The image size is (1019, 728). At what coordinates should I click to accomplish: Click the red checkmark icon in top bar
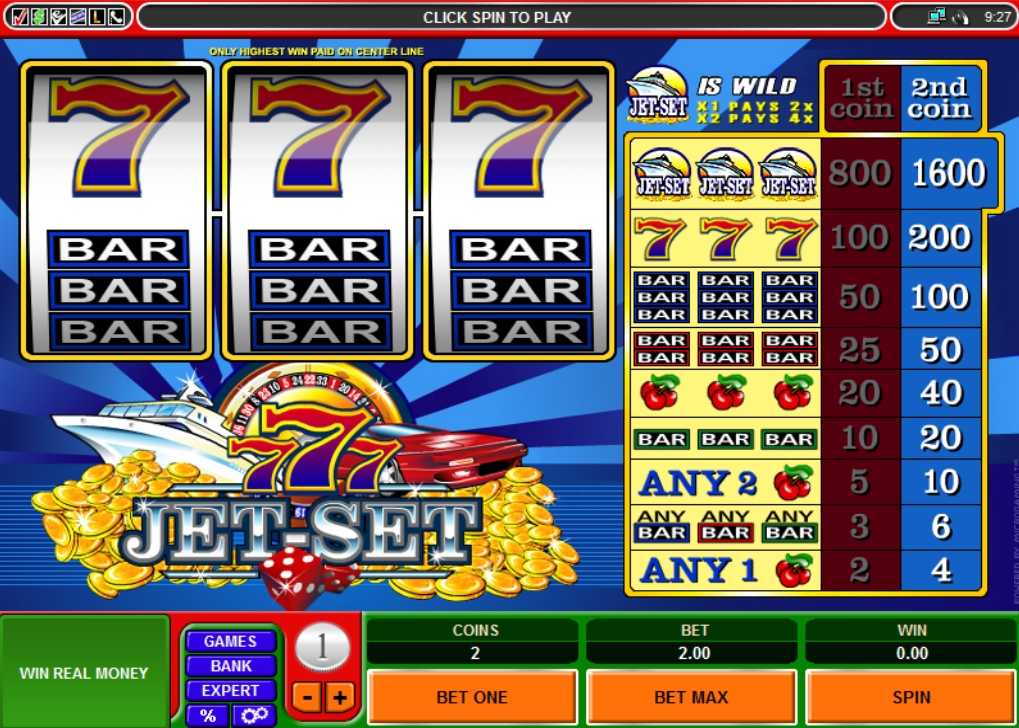[20, 16]
